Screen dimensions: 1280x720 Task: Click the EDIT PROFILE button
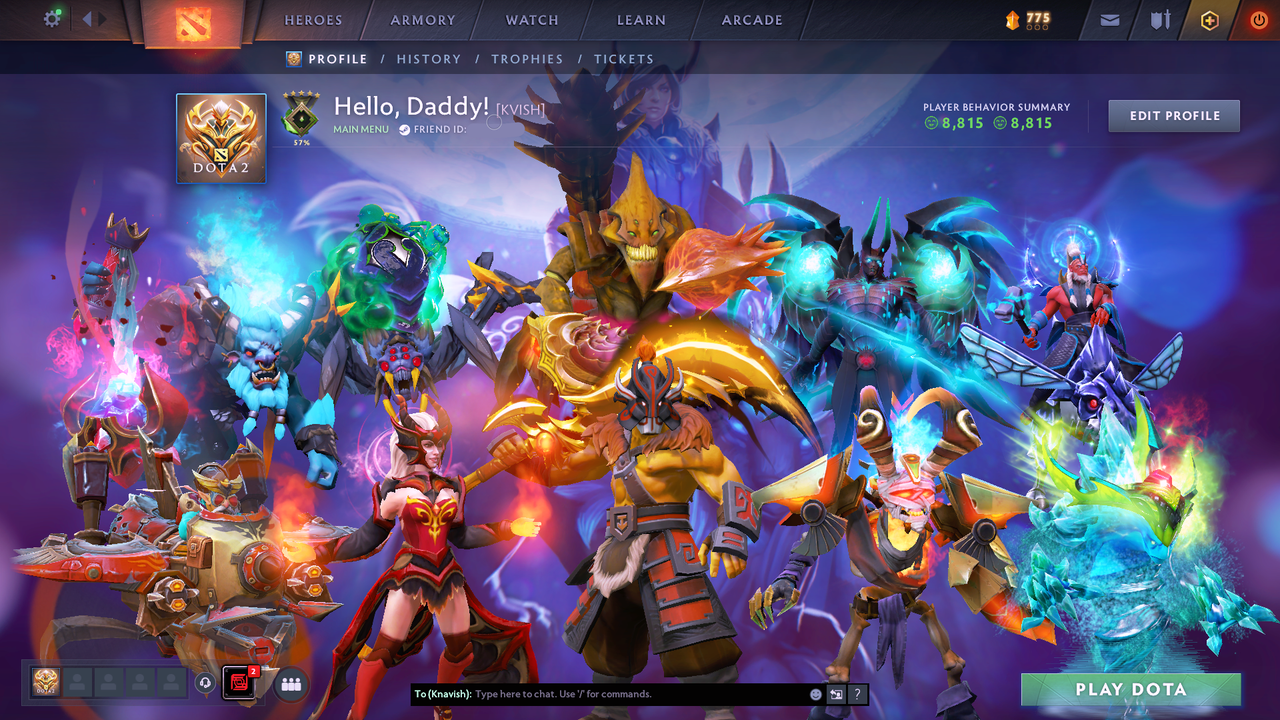(x=1173, y=115)
